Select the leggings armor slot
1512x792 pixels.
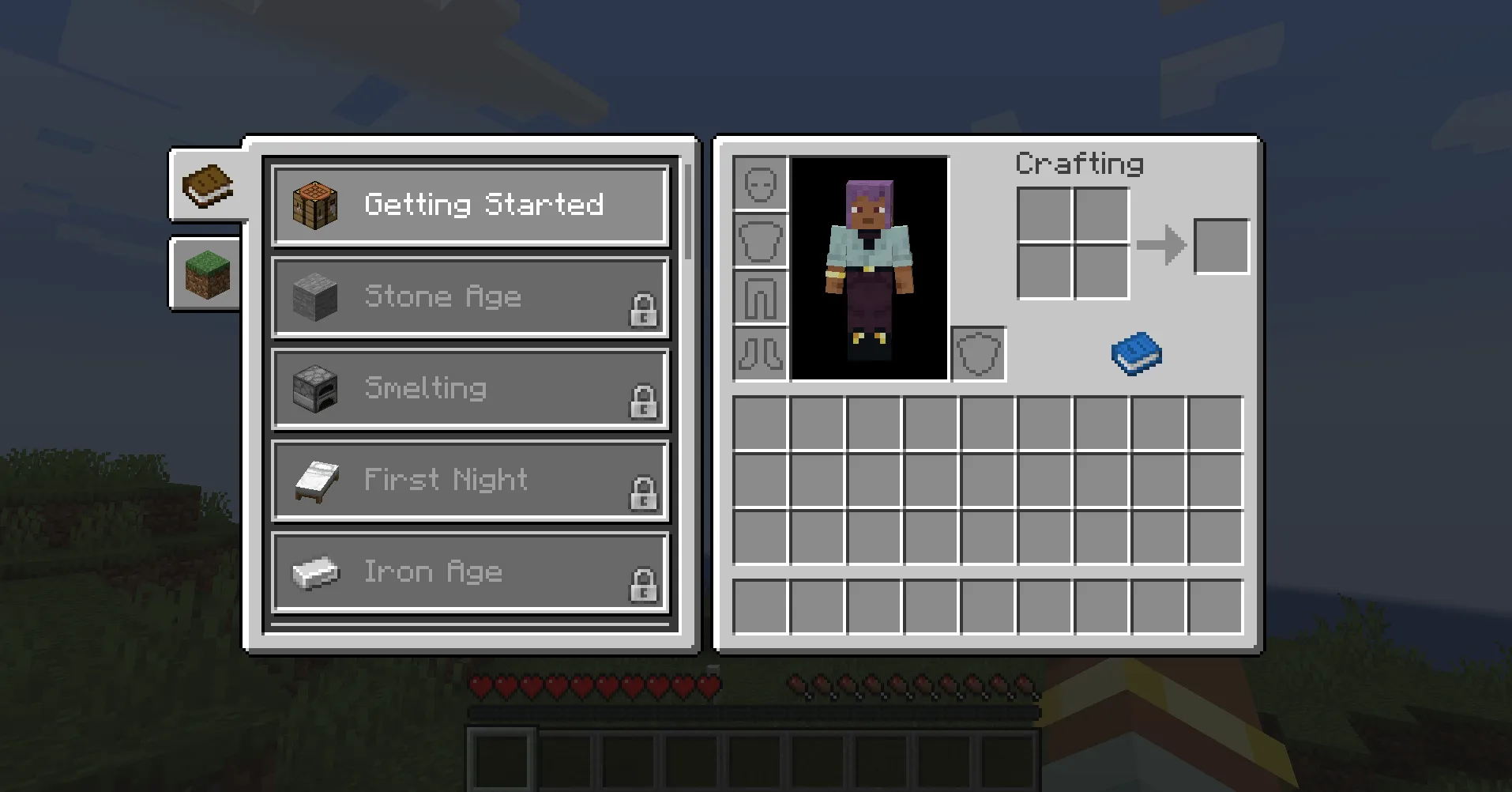pos(760,298)
